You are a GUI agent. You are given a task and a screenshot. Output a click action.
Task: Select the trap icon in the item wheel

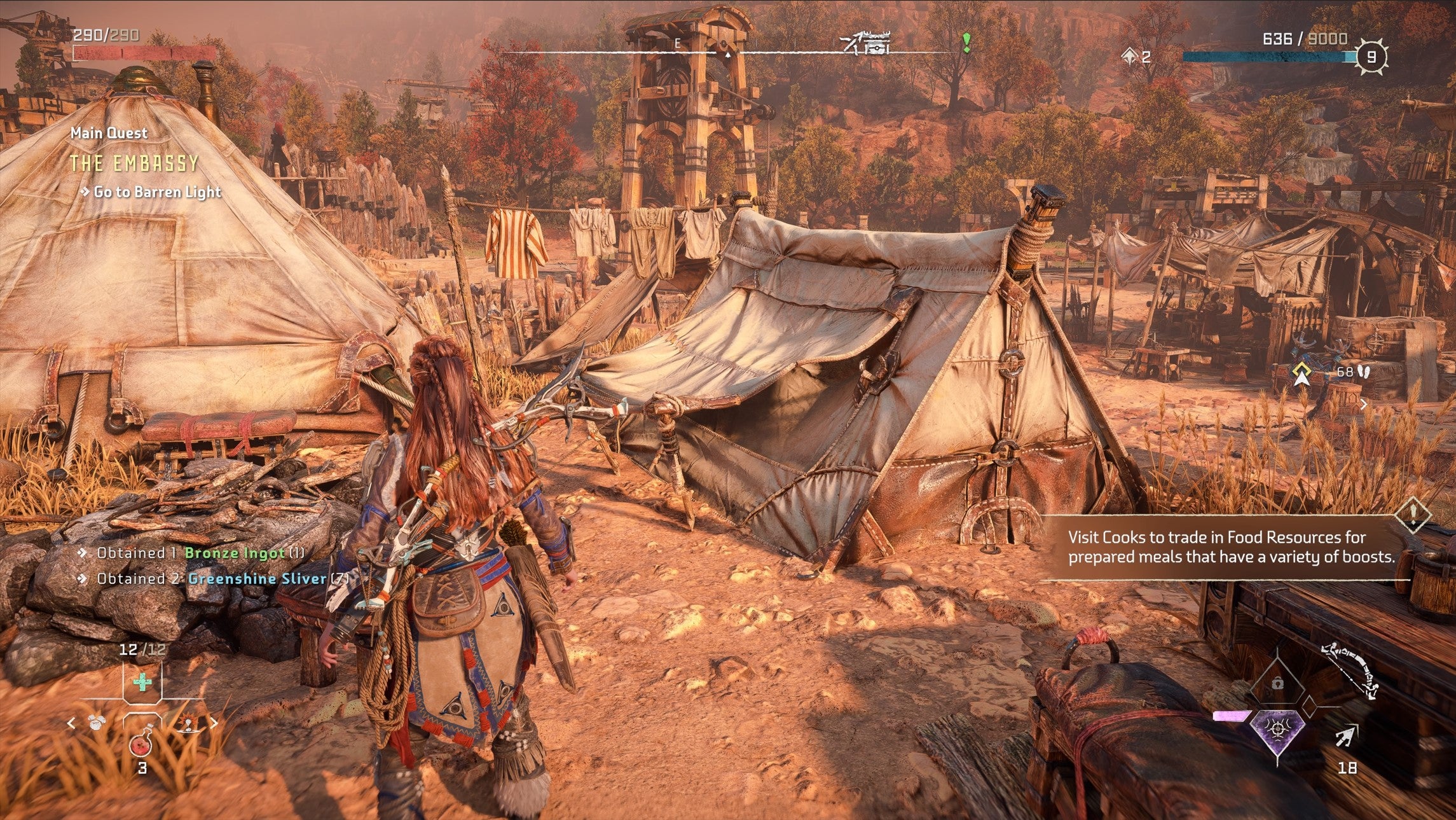tap(189, 723)
